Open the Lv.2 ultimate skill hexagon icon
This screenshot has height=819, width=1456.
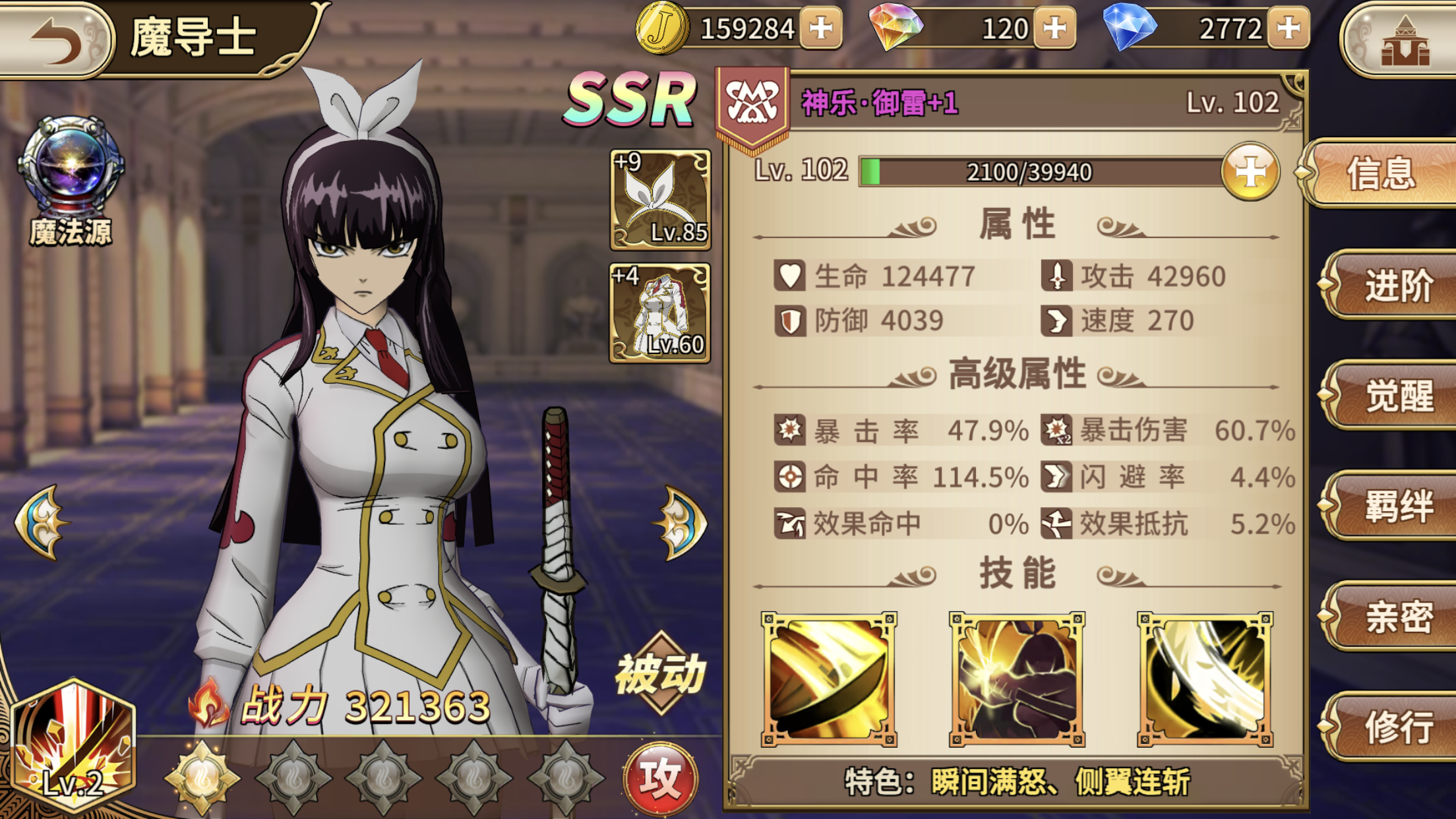pos(74,746)
